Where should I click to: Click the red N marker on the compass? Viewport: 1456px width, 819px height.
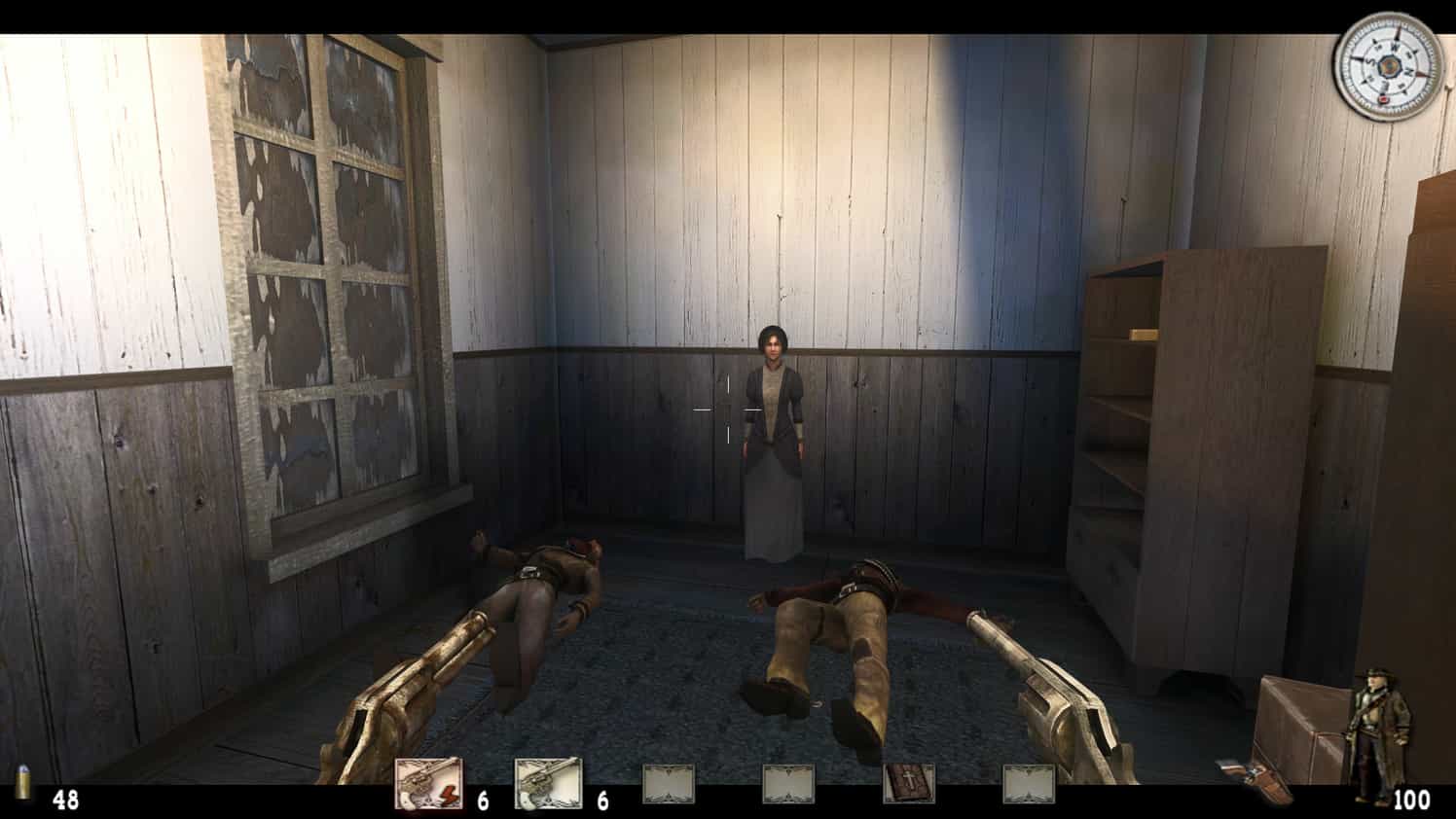click(1384, 97)
